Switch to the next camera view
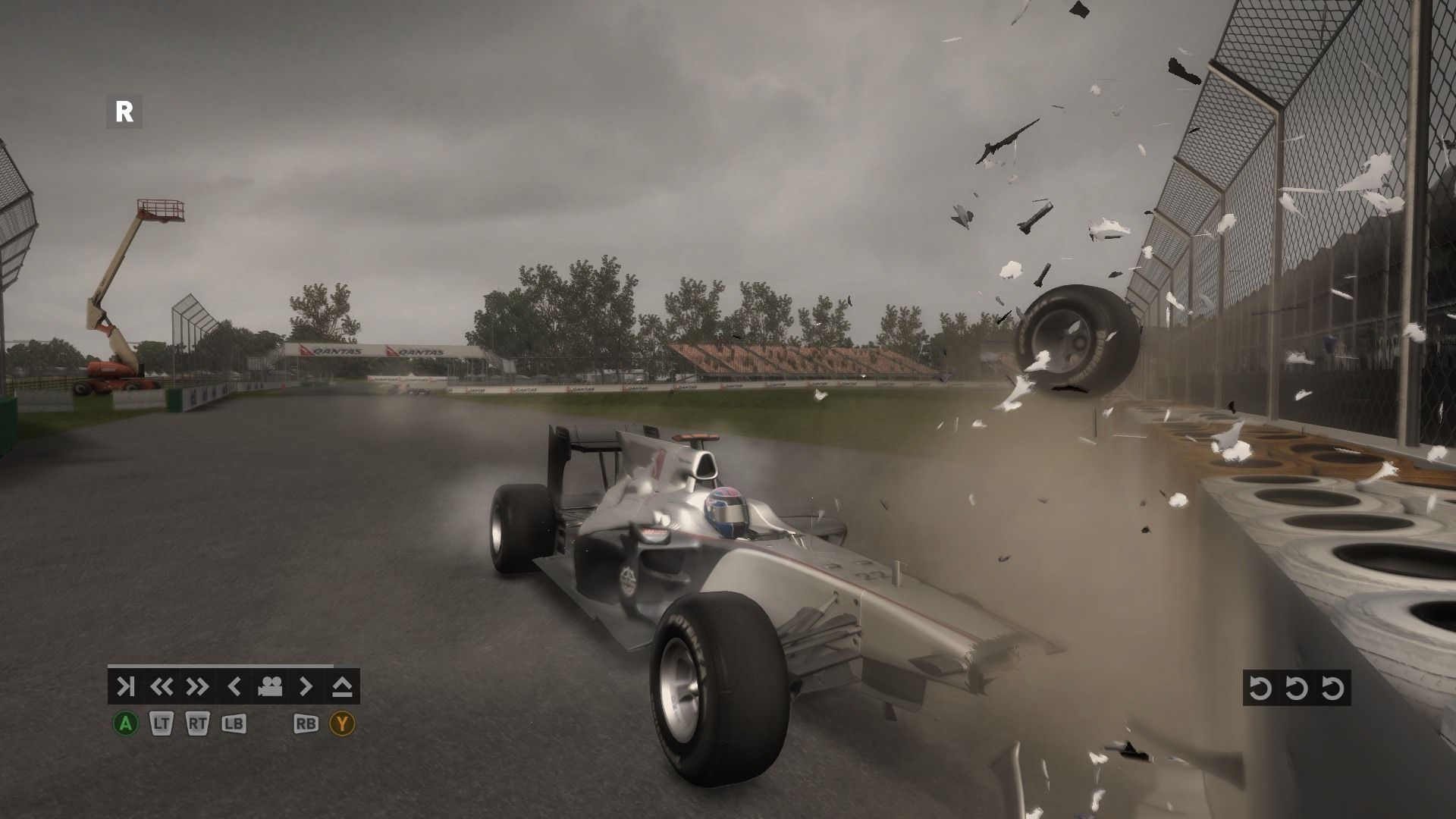The height and width of the screenshot is (819, 1456). 306,687
